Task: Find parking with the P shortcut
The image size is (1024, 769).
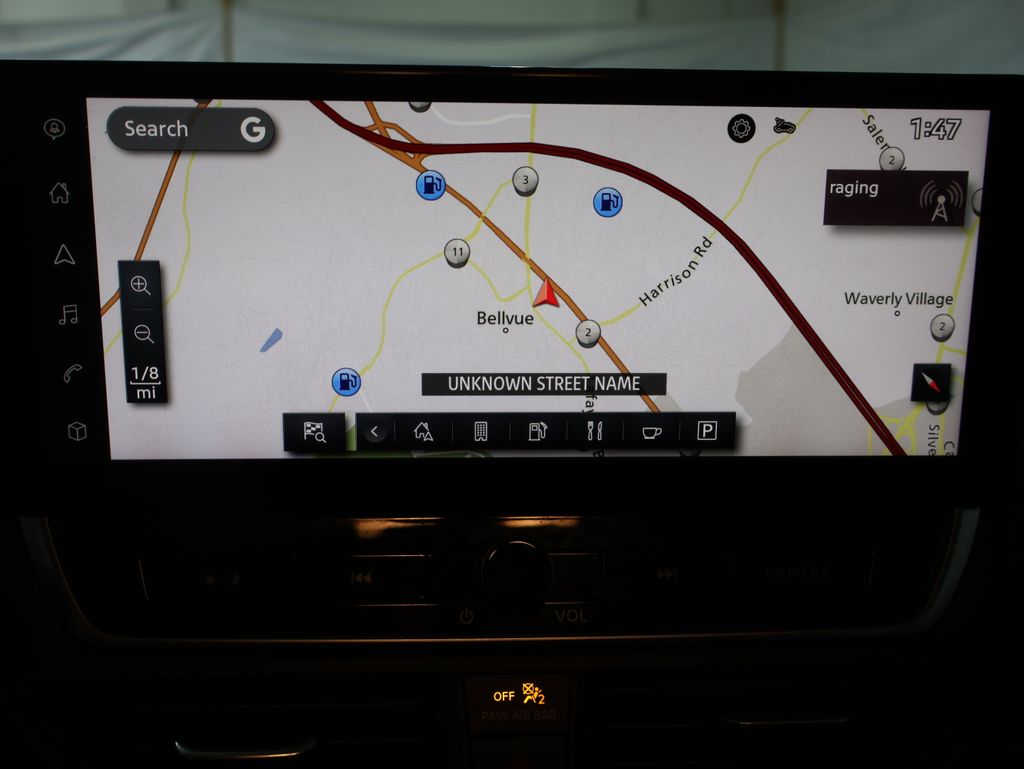Action: coord(707,432)
